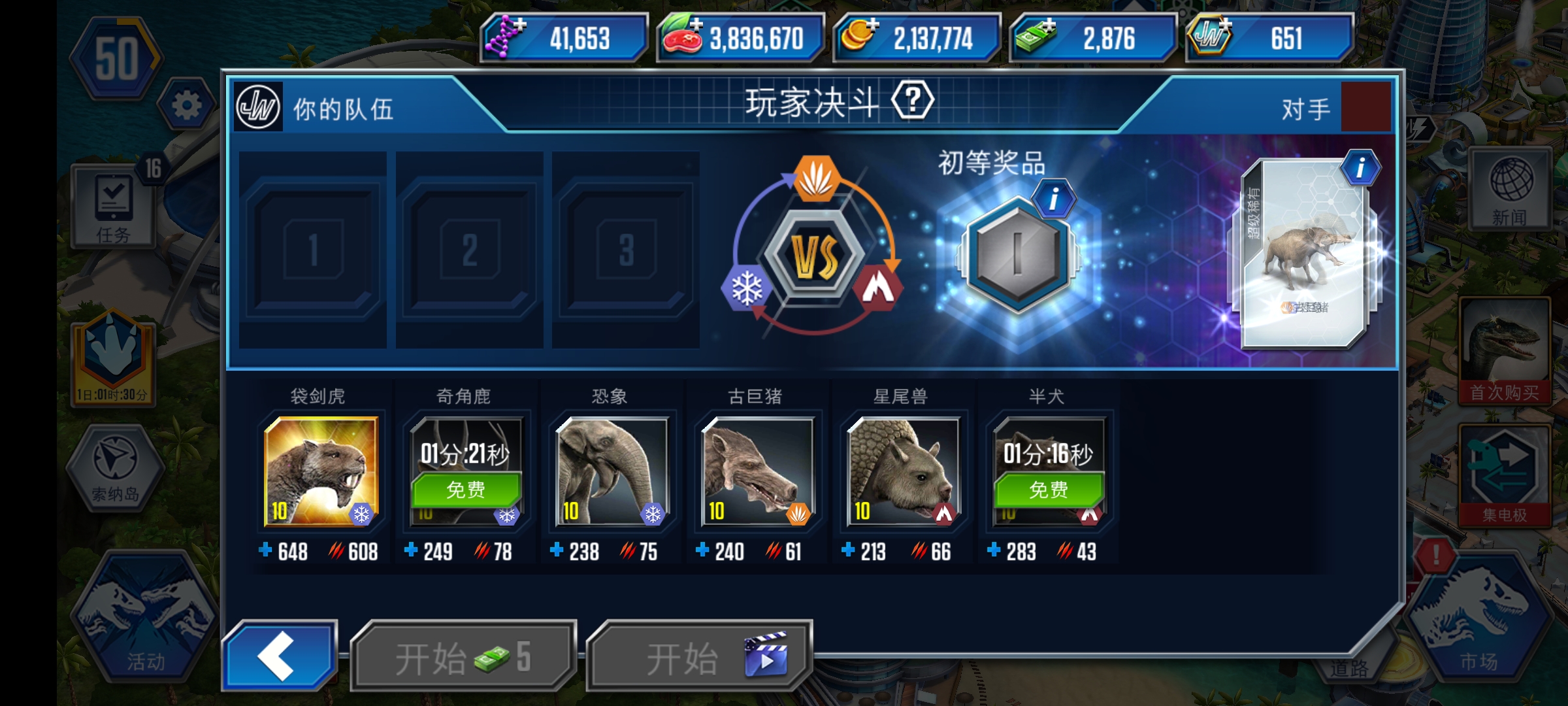The image size is (1568, 706).
Task: Click the coins plus icon to buy coins
Action: (x=872, y=26)
